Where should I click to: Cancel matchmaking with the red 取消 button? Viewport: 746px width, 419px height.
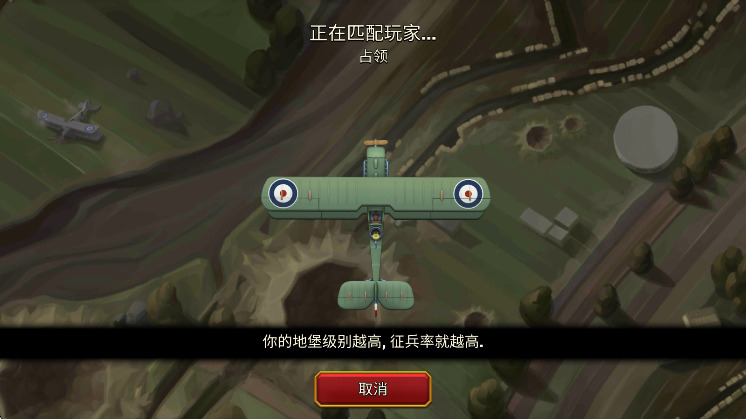[373, 388]
